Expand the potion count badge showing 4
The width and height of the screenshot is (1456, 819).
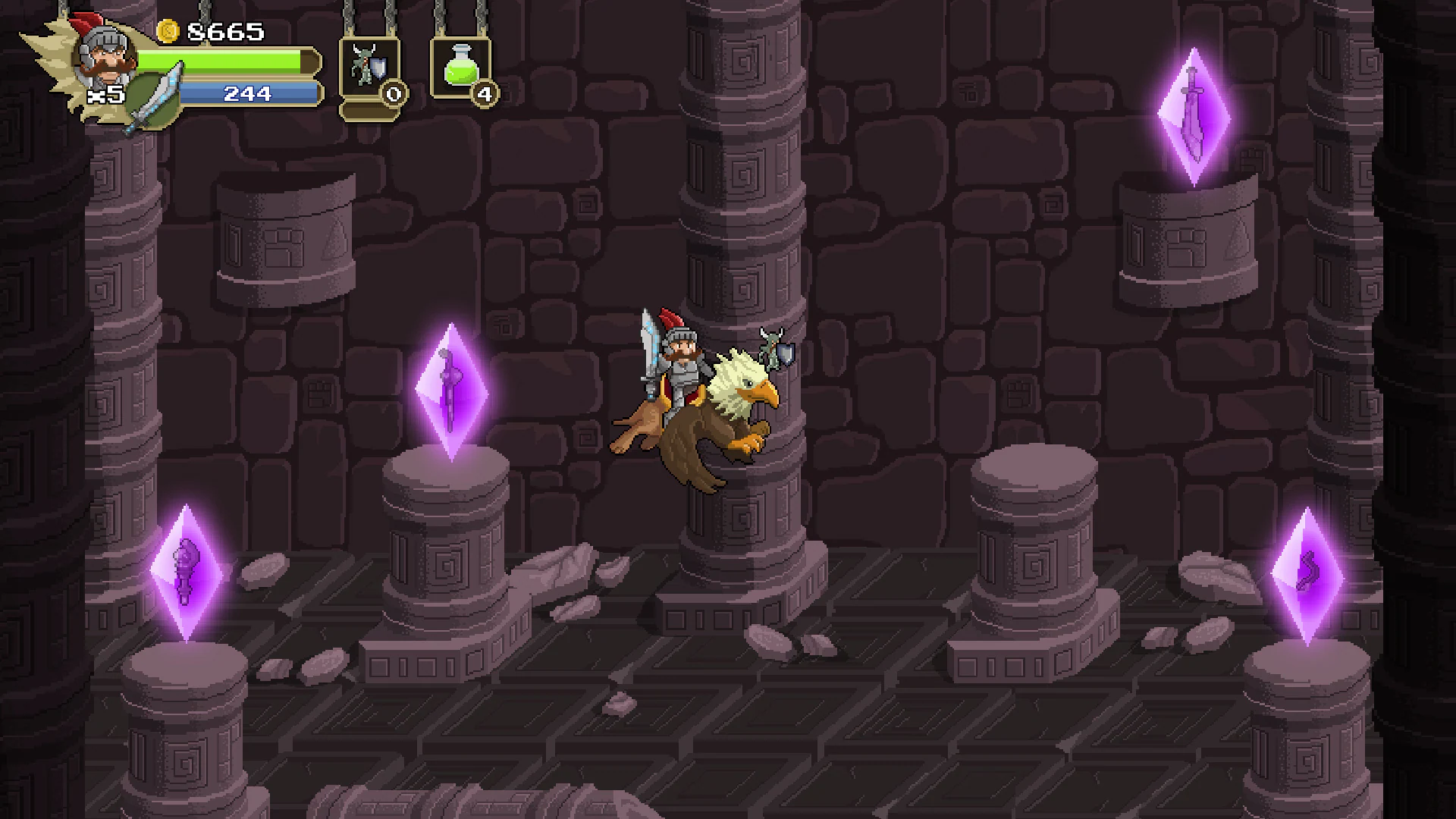pos(483,95)
